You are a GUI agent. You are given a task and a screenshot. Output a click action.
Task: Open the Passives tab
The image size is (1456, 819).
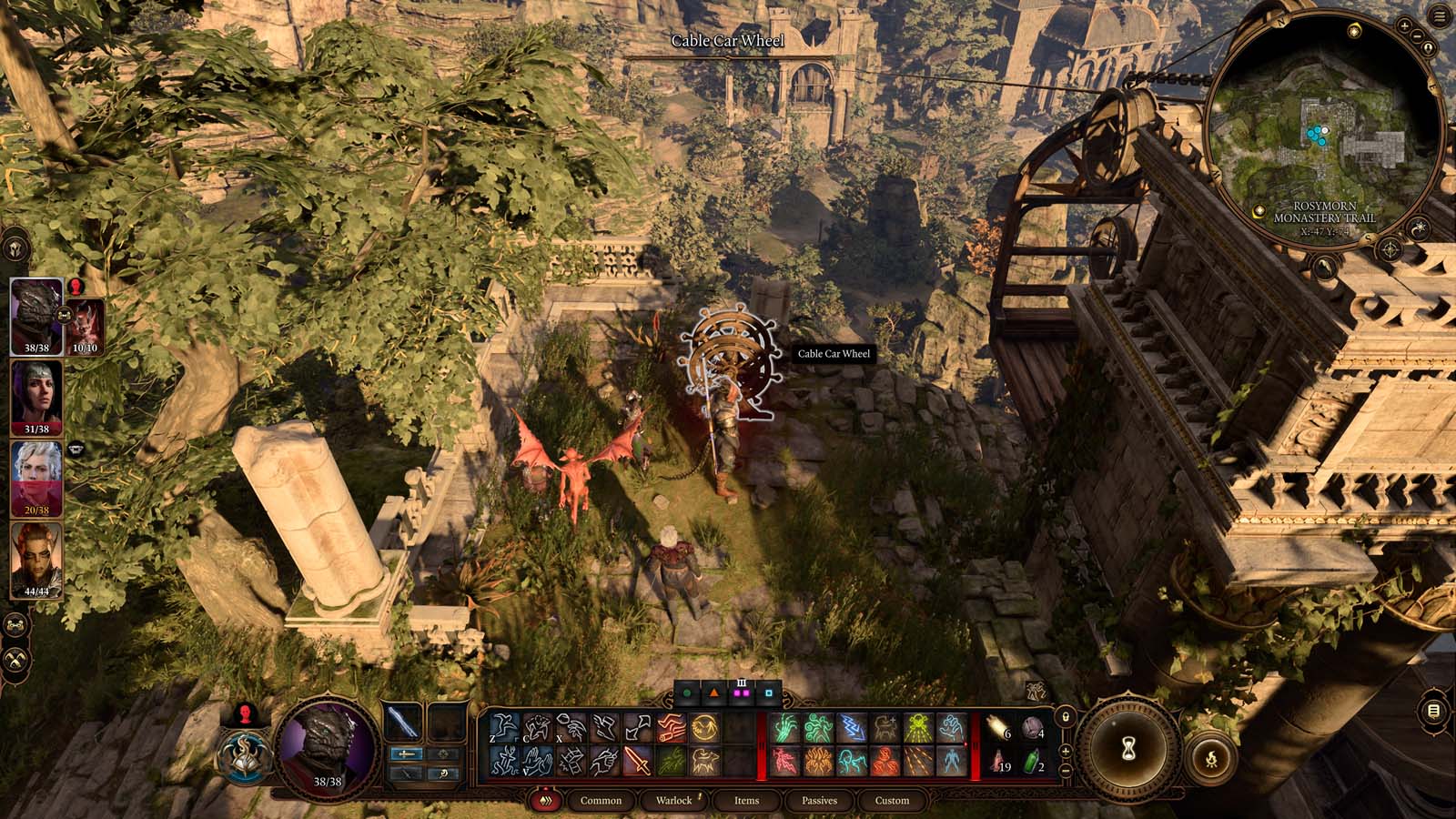pyautogui.click(x=822, y=801)
